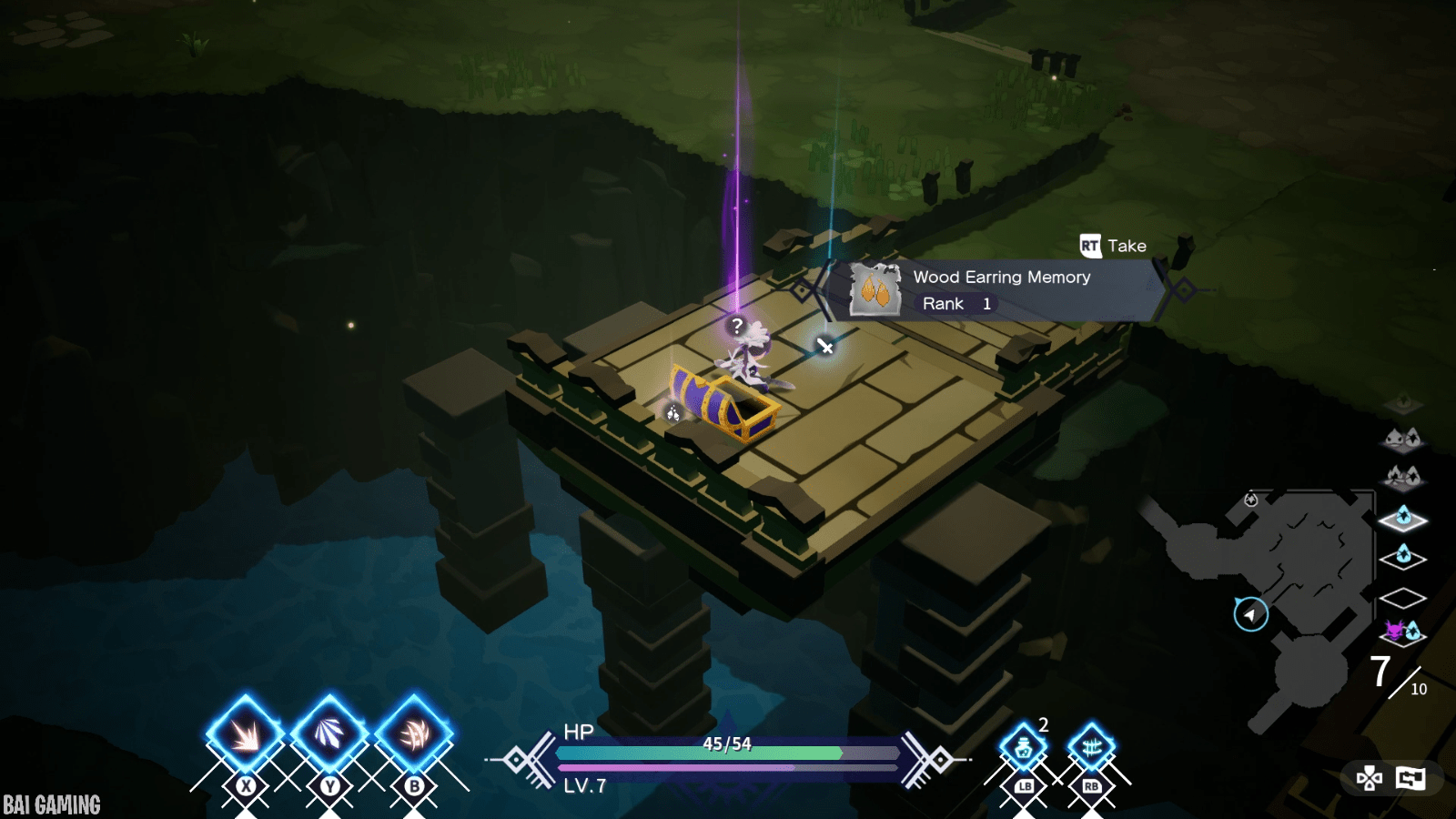Viewport: 1456px width, 819px height.
Task: Select the empty diamond floor indicator
Action: (x=1402, y=598)
